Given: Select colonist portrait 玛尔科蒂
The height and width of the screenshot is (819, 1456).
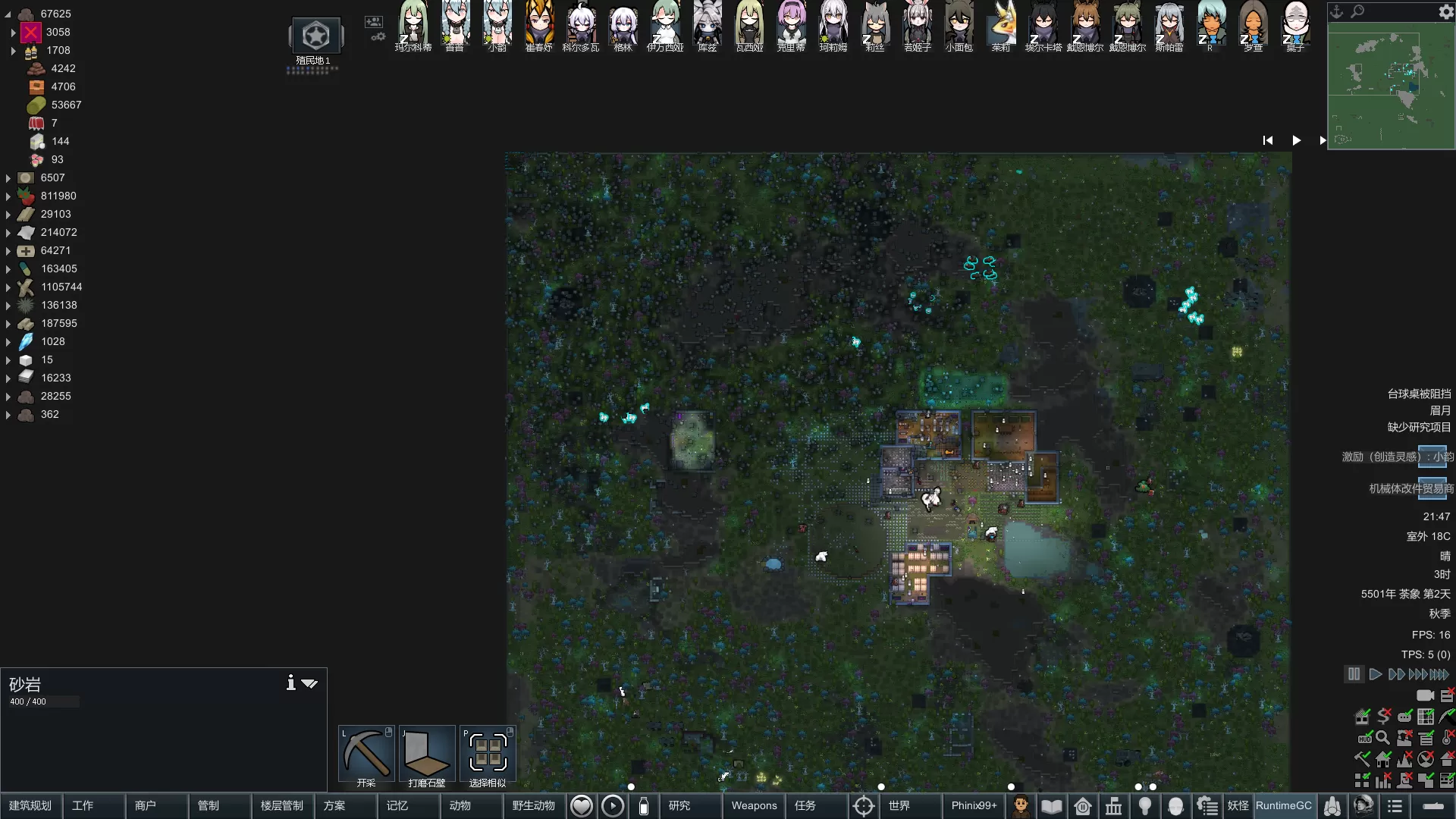Looking at the screenshot, I should 413,24.
